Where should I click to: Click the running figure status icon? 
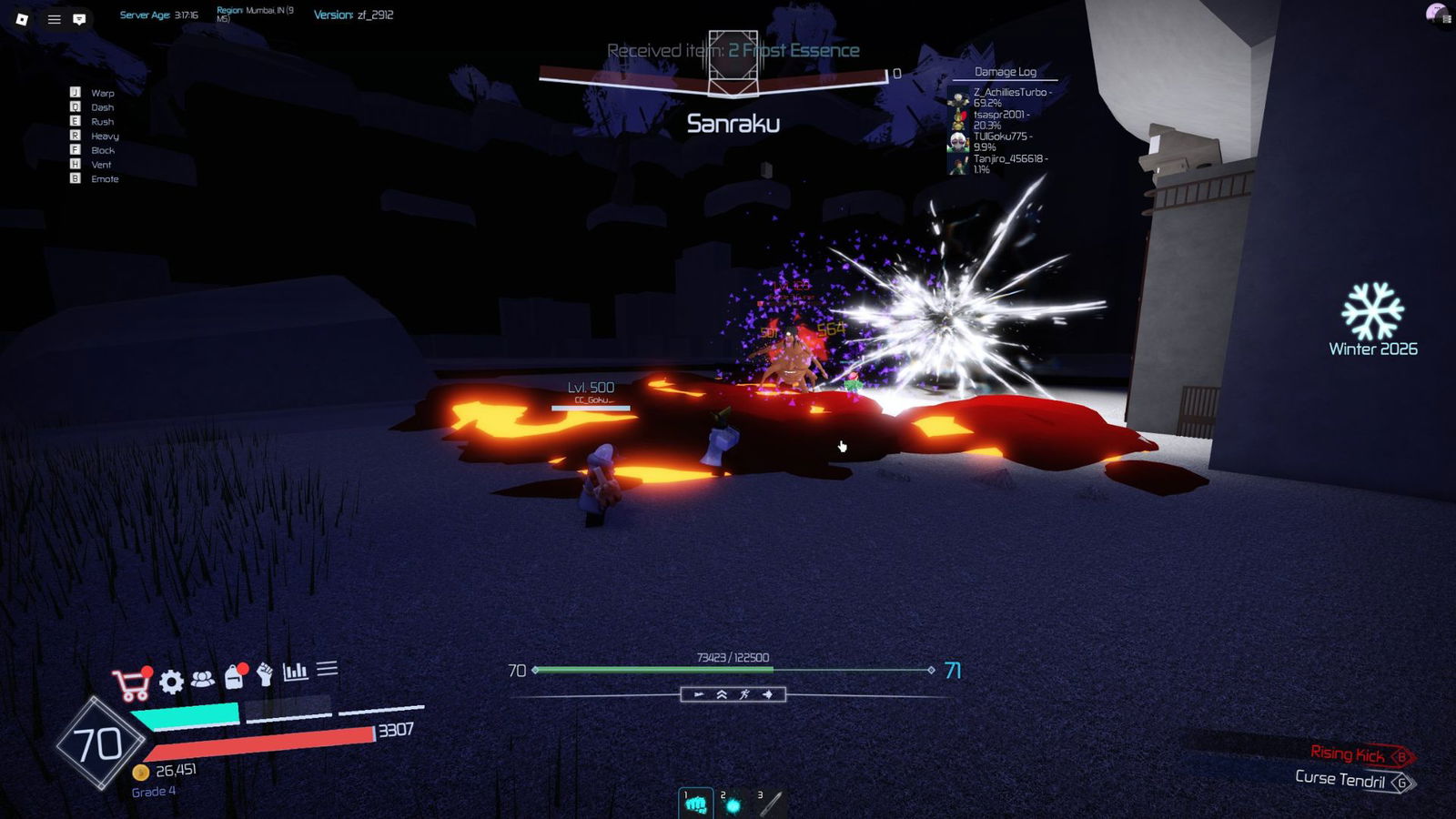click(745, 695)
